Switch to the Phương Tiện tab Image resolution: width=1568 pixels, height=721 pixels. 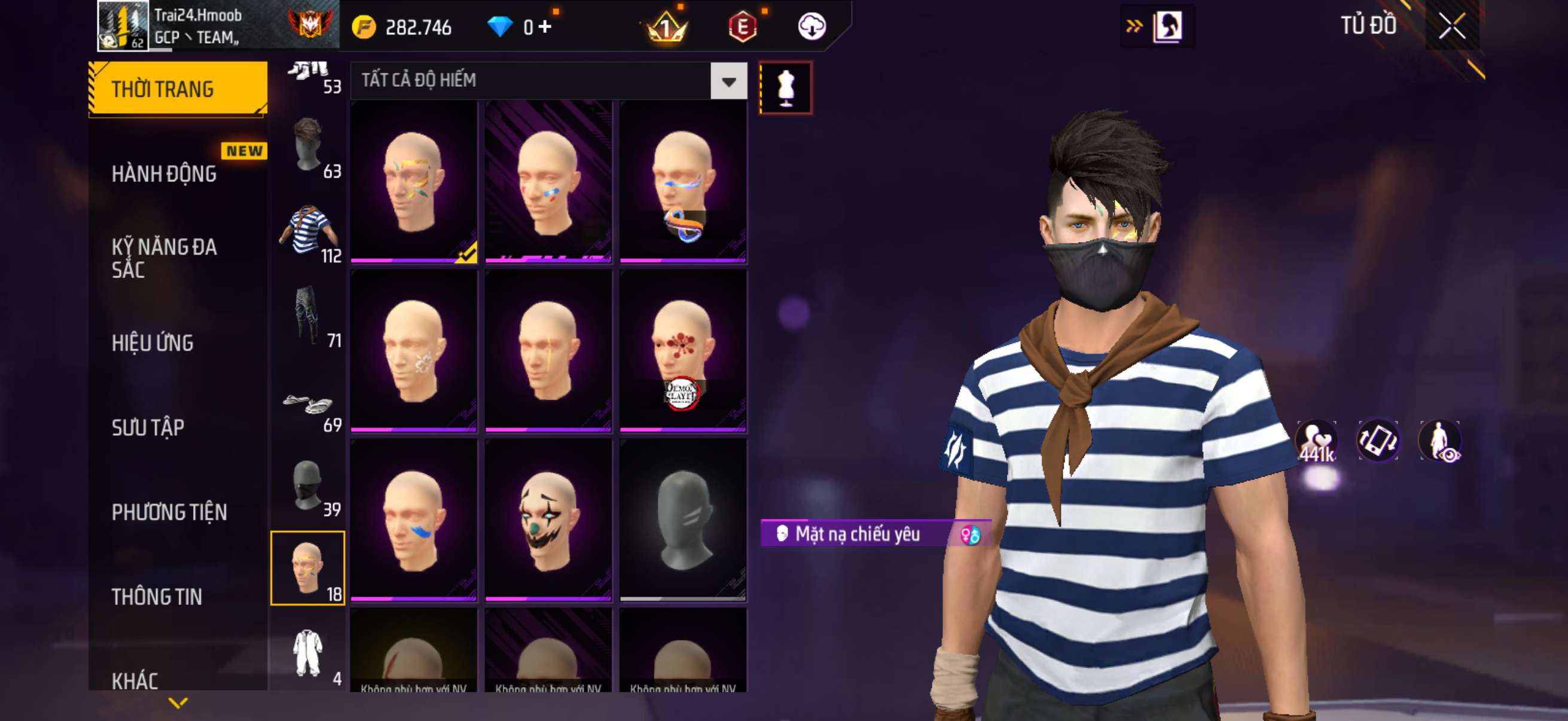click(x=169, y=512)
